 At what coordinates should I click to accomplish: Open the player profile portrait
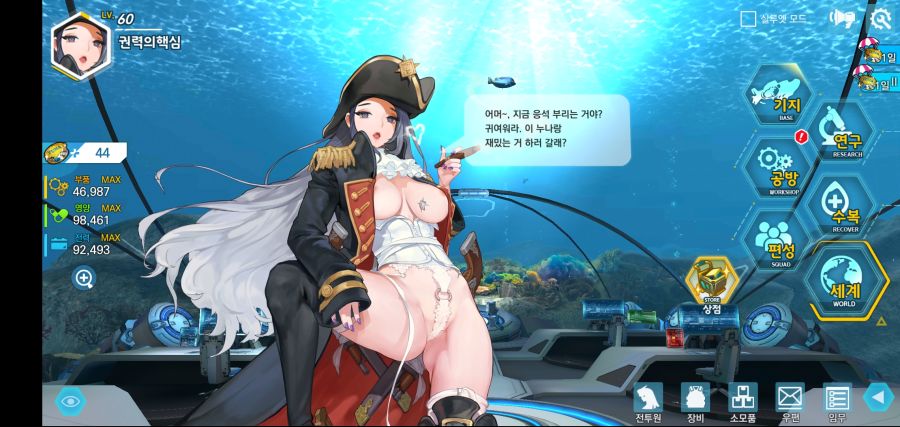click(x=80, y=46)
